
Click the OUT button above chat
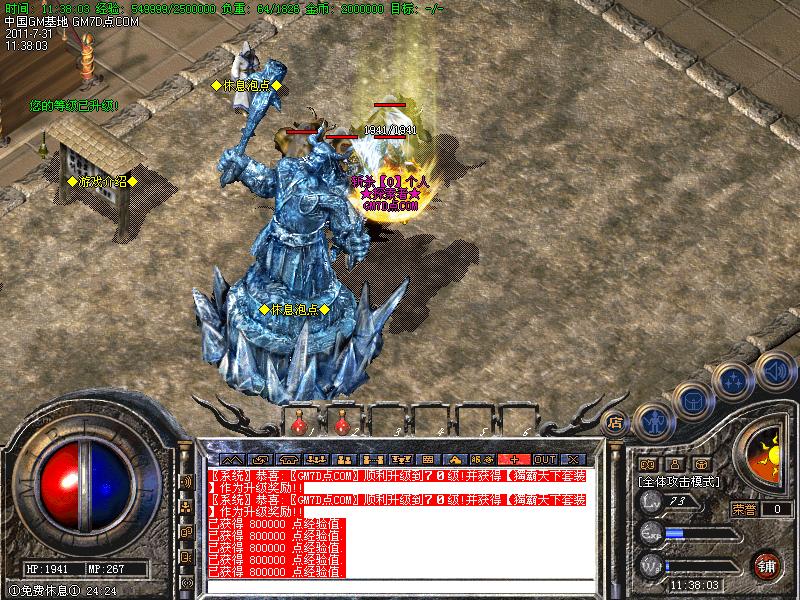click(x=544, y=459)
